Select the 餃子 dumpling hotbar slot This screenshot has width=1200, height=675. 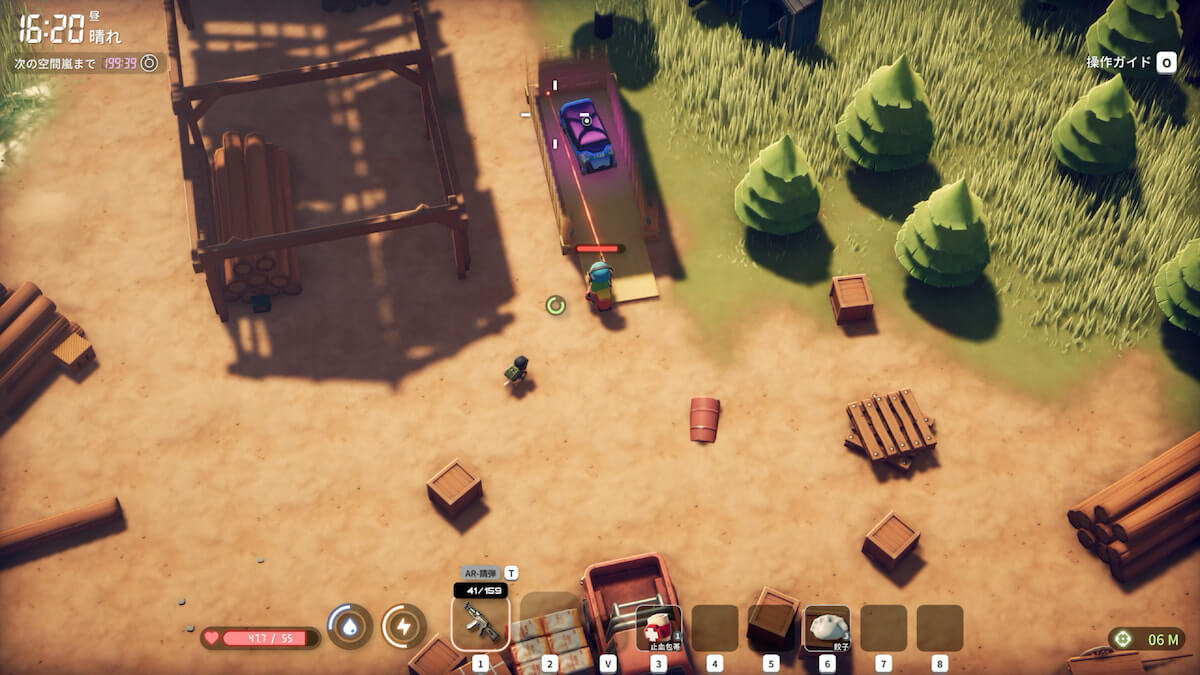click(x=827, y=628)
